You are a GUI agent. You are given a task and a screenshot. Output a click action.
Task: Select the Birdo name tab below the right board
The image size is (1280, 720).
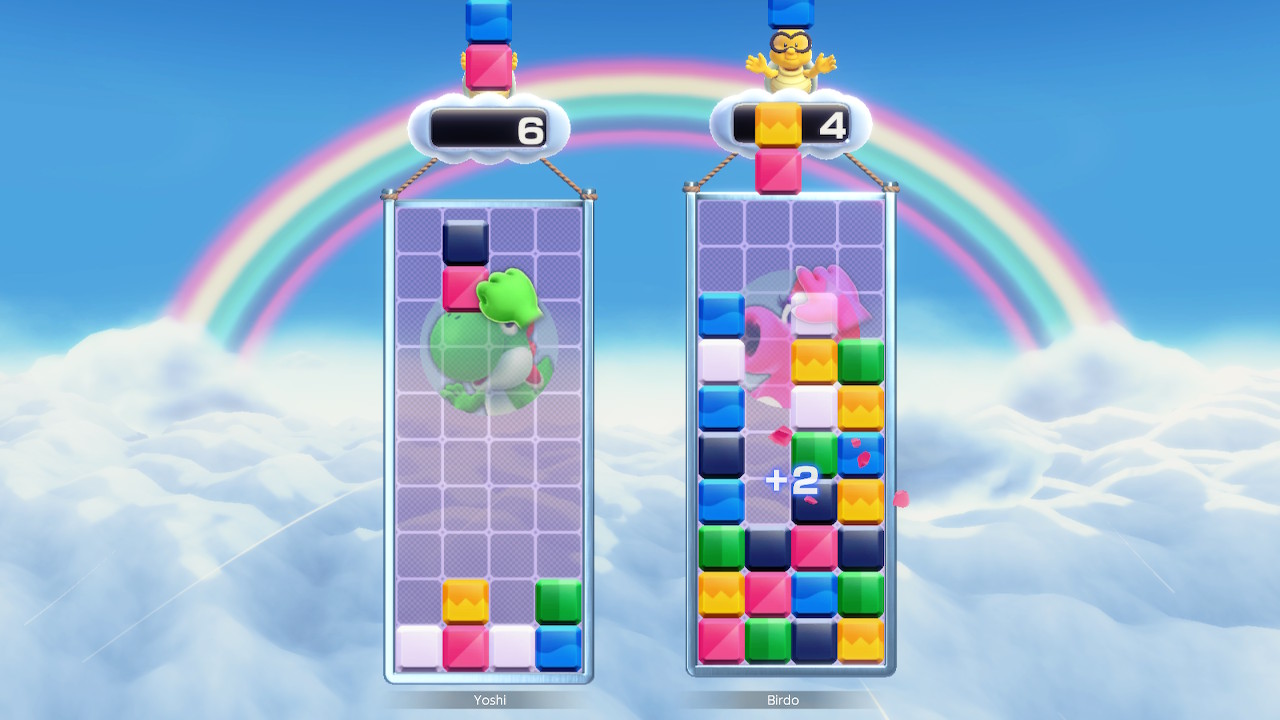tap(785, 700)
